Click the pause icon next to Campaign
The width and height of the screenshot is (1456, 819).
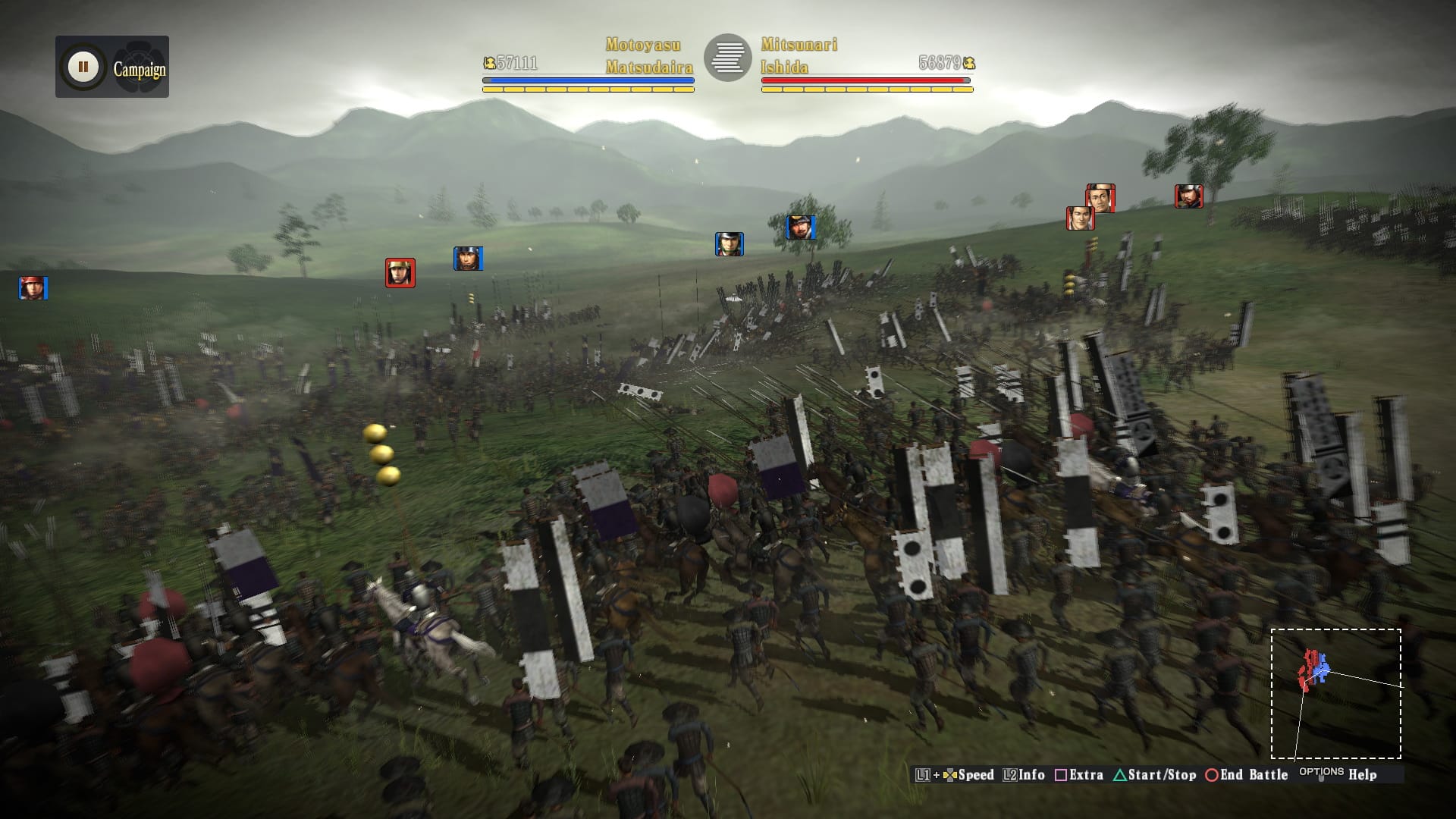click(x=82, y=65)
